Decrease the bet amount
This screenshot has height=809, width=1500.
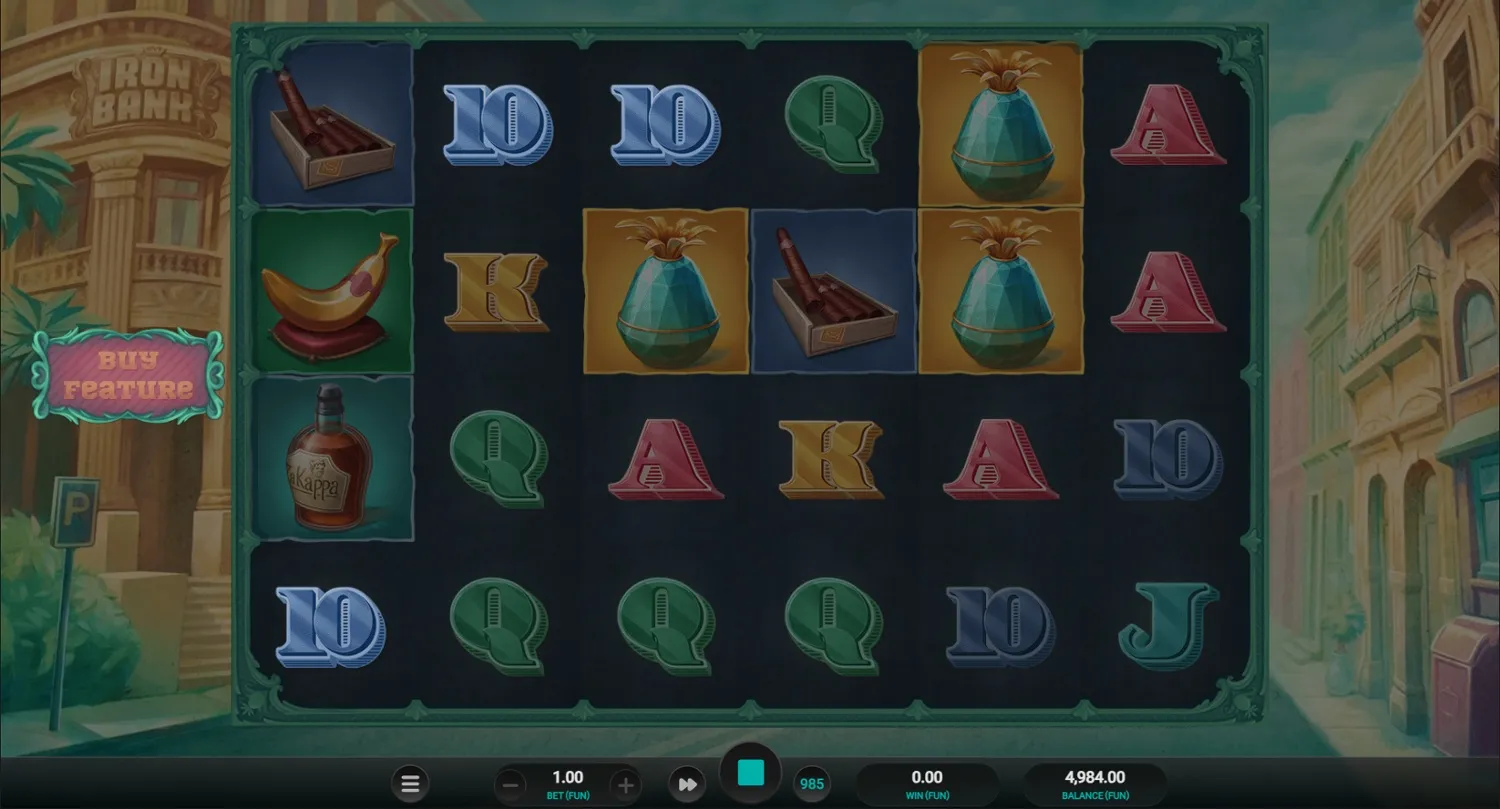[510, 783]
